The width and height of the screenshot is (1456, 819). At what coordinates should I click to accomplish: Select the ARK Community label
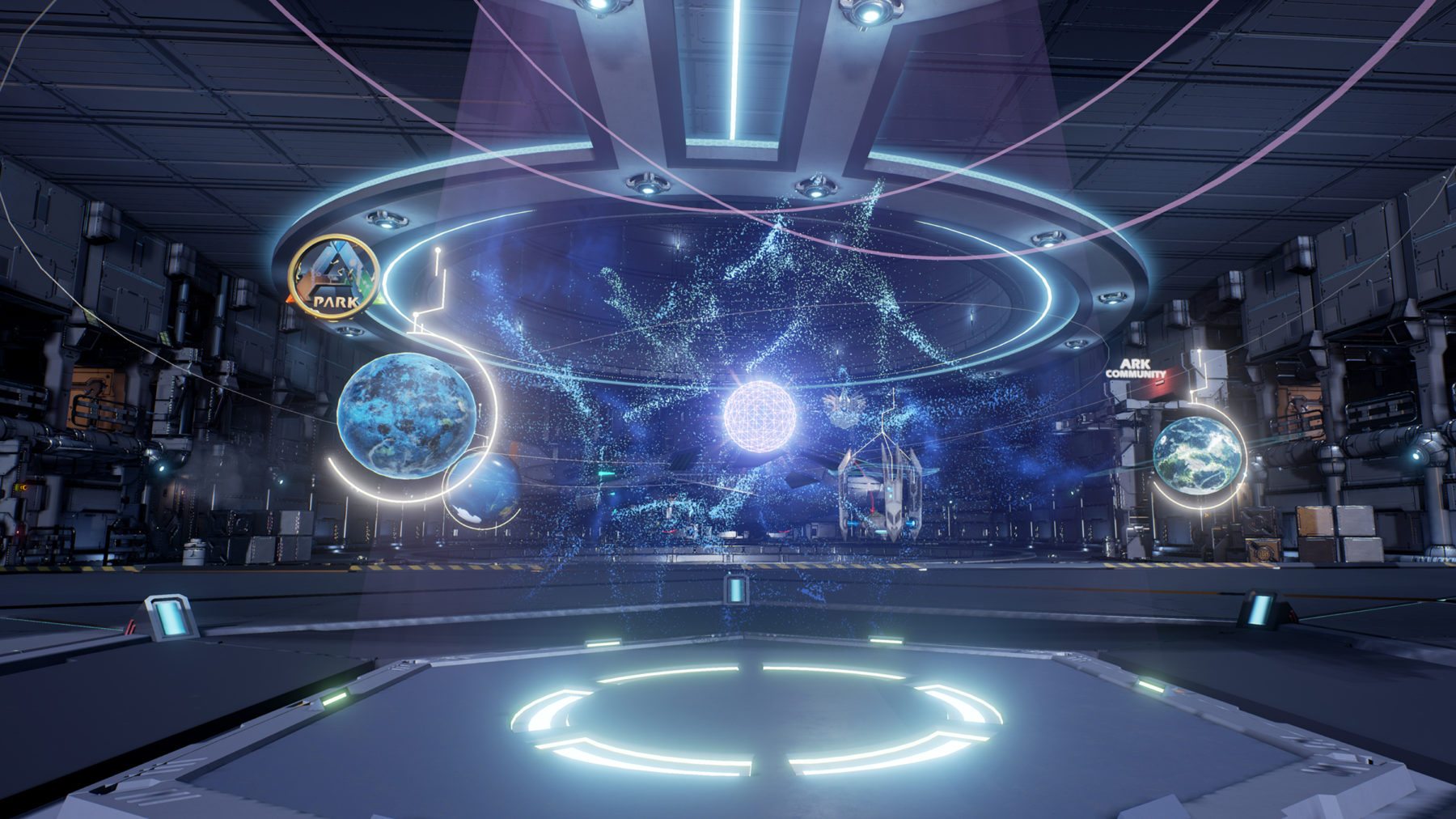(1136, 368)
